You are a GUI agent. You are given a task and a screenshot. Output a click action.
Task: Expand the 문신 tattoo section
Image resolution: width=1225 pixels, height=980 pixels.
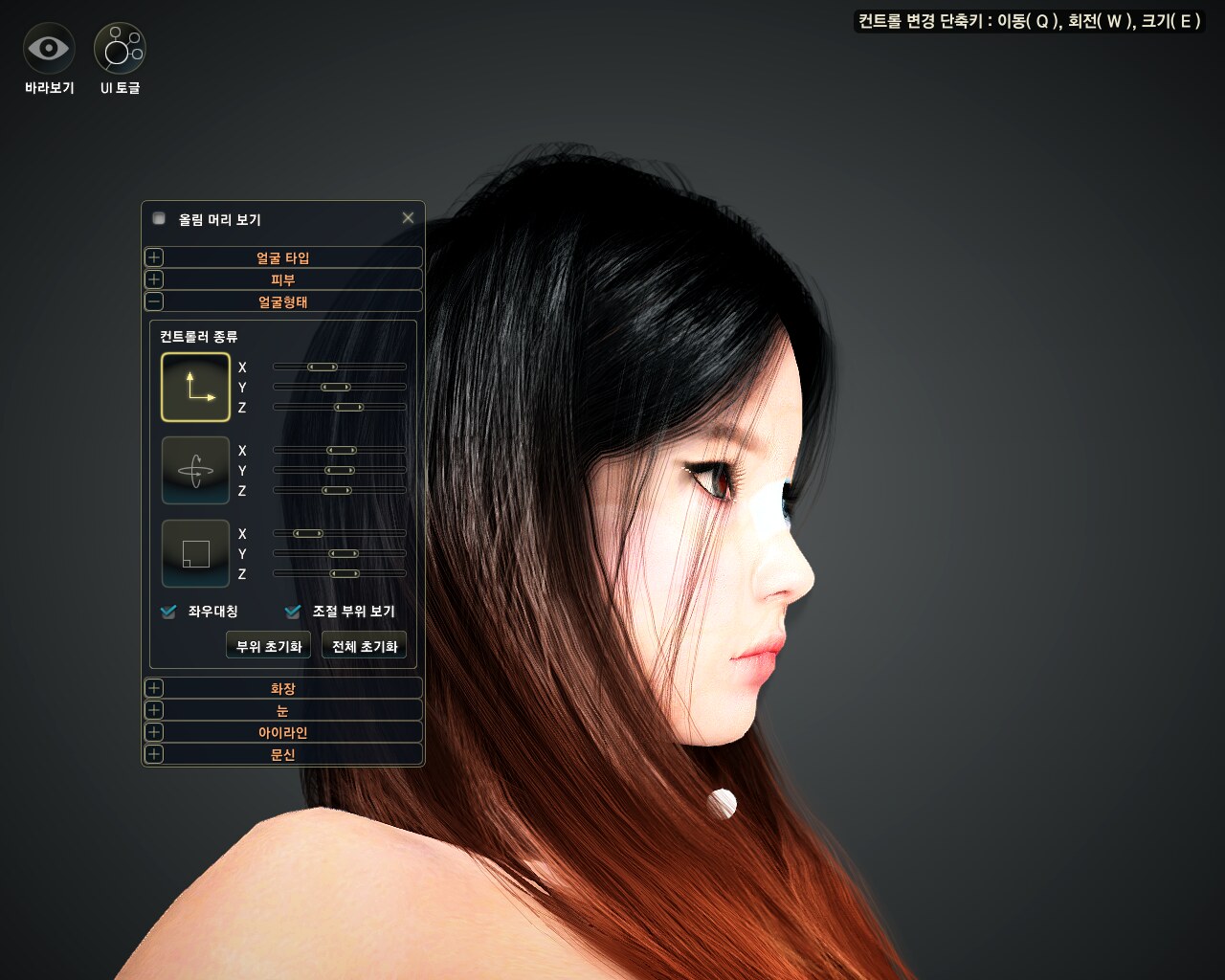(x=154, y=754)
